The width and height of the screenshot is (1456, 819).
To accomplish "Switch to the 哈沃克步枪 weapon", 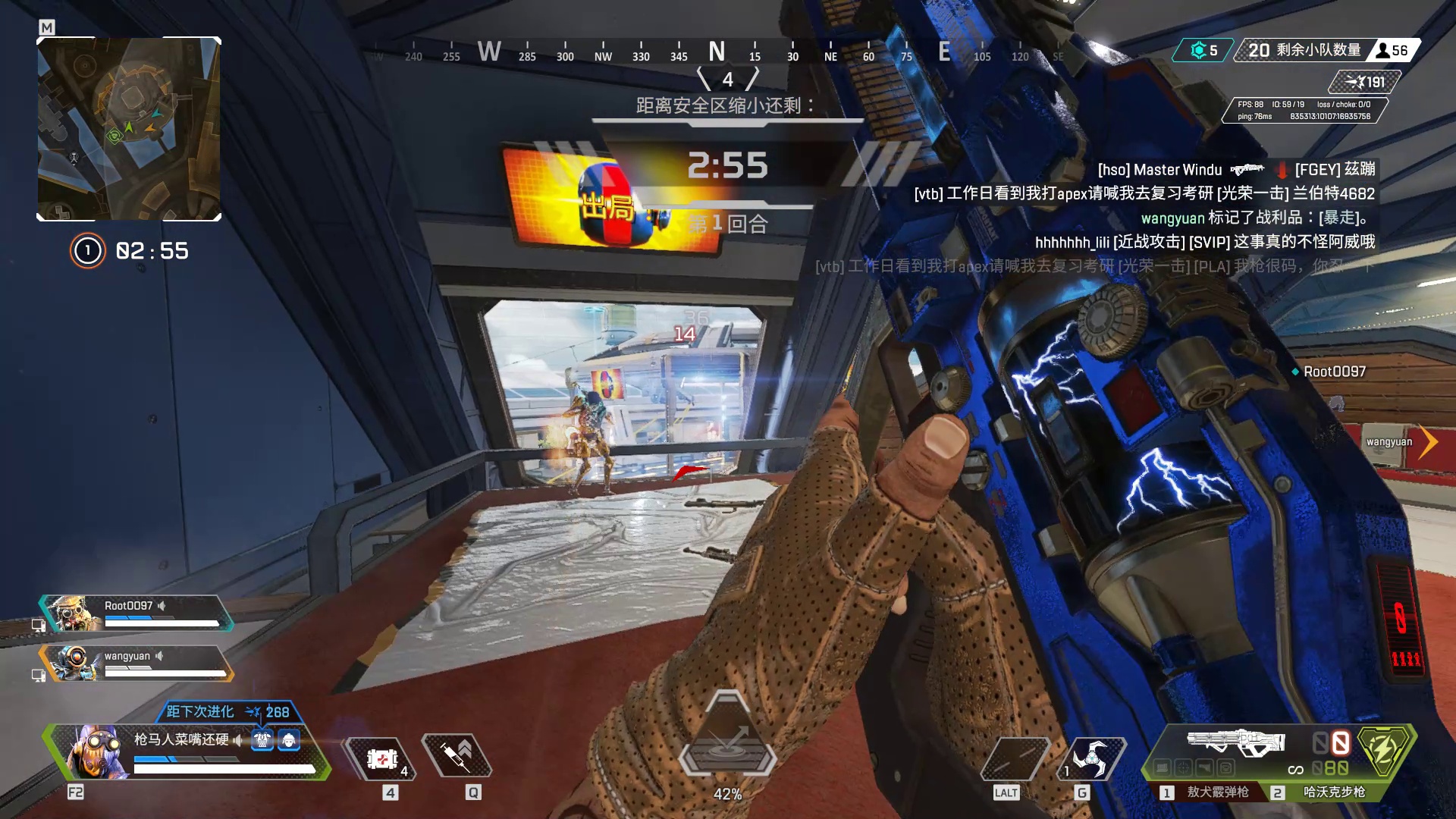I will [x=1333, y=792].
